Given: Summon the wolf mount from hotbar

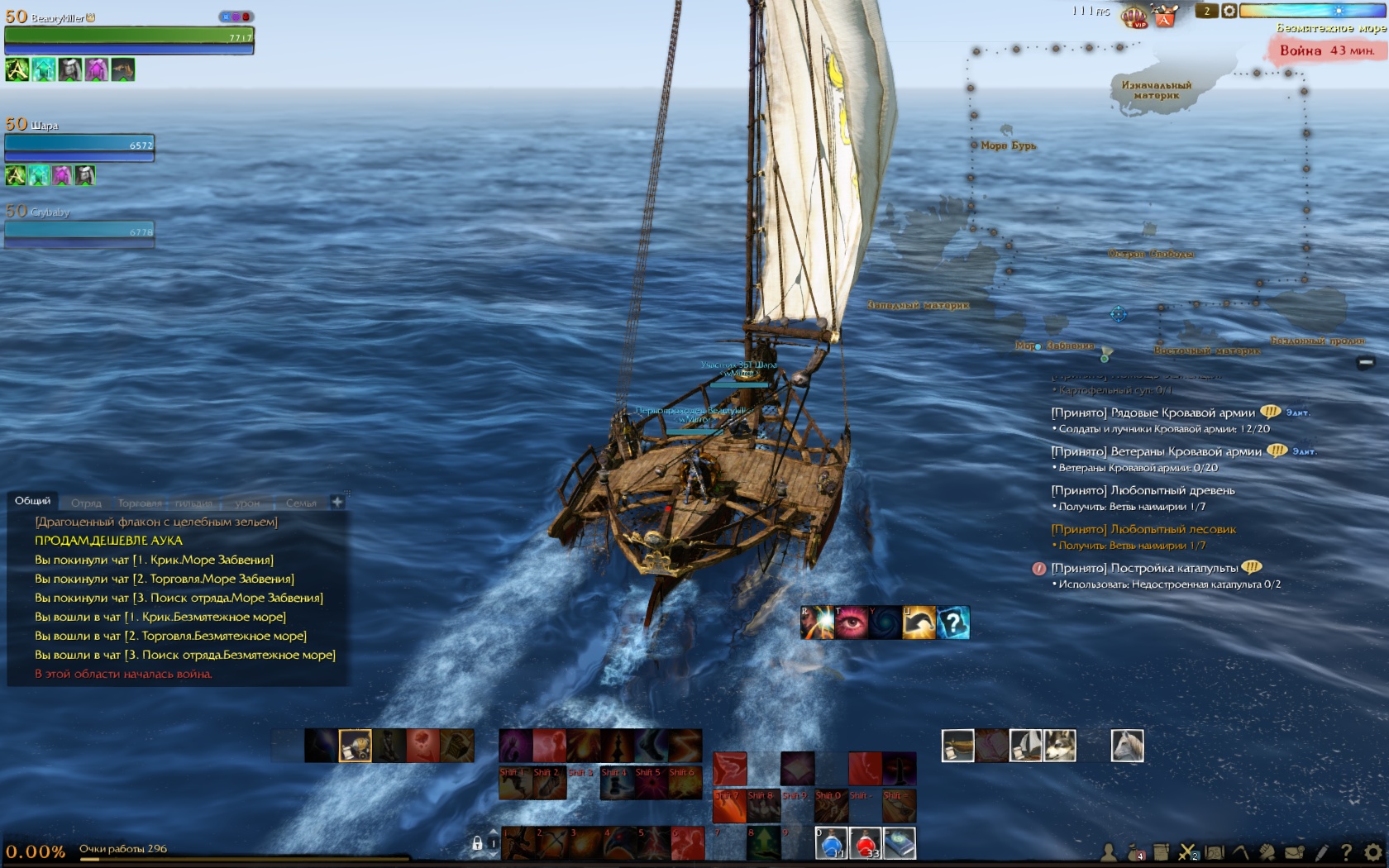Looking at the screenshot, I should click(x=1060, y=745).
